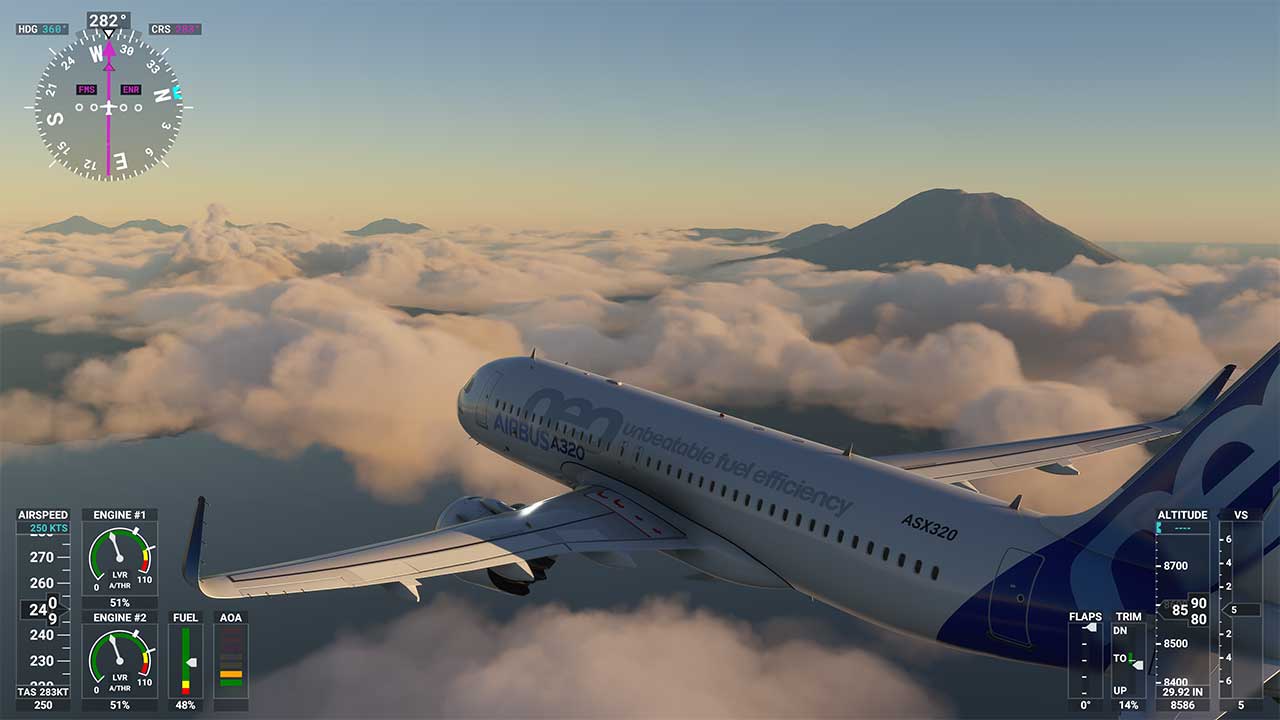1280x720 pixels.
Task: Select the AOA indicator panel
Action: click(231, 660)
